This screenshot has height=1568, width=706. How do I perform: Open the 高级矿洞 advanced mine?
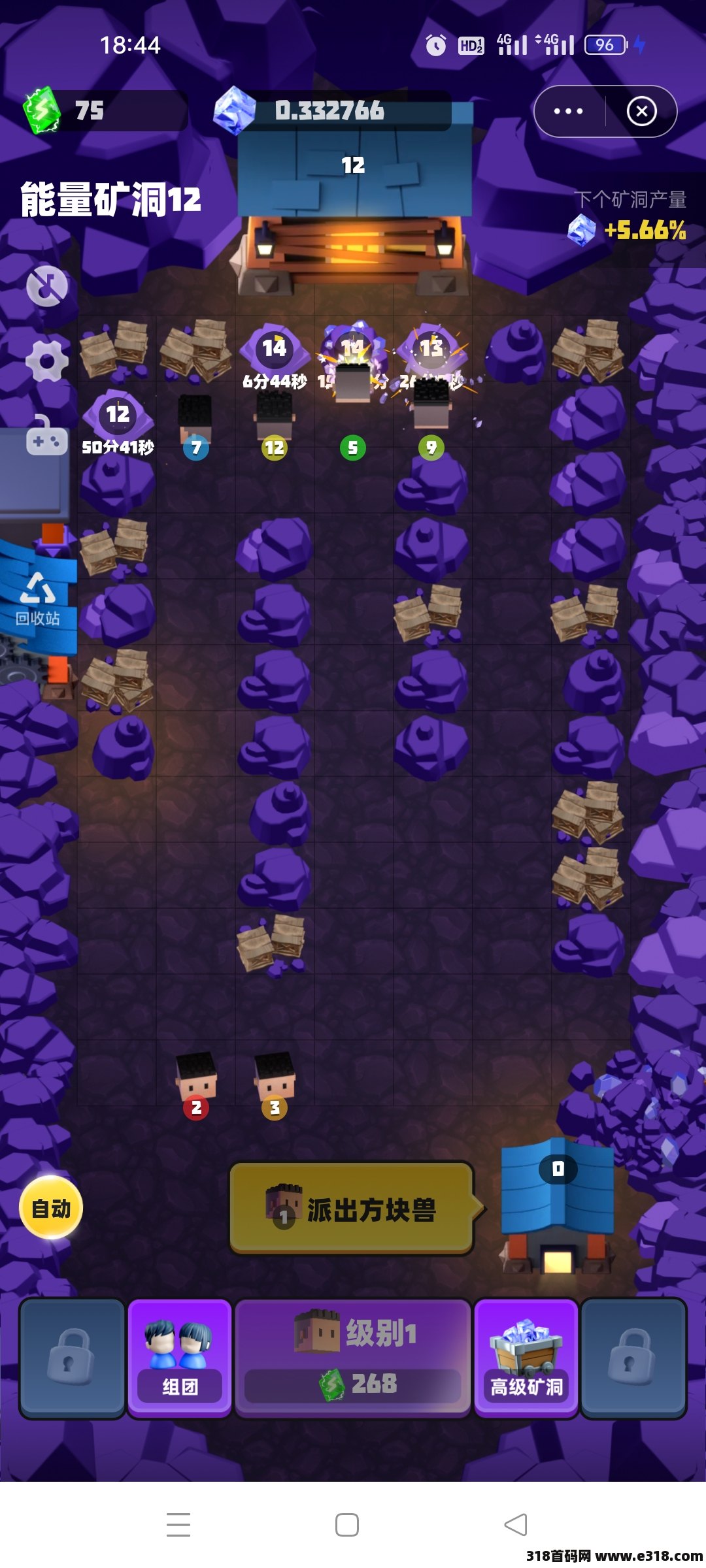(x=526, y=1359)
